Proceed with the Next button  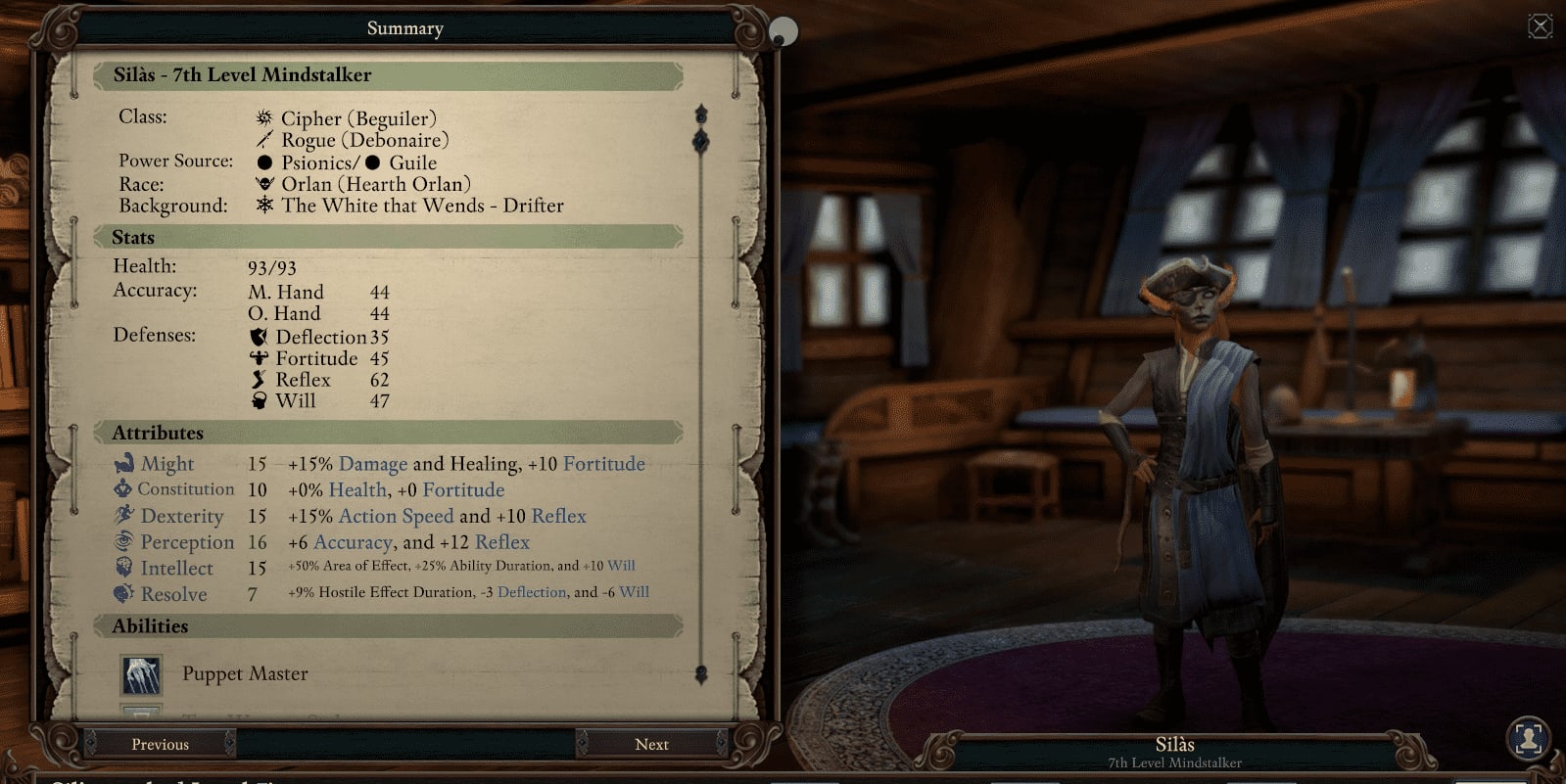pos(651,744)
